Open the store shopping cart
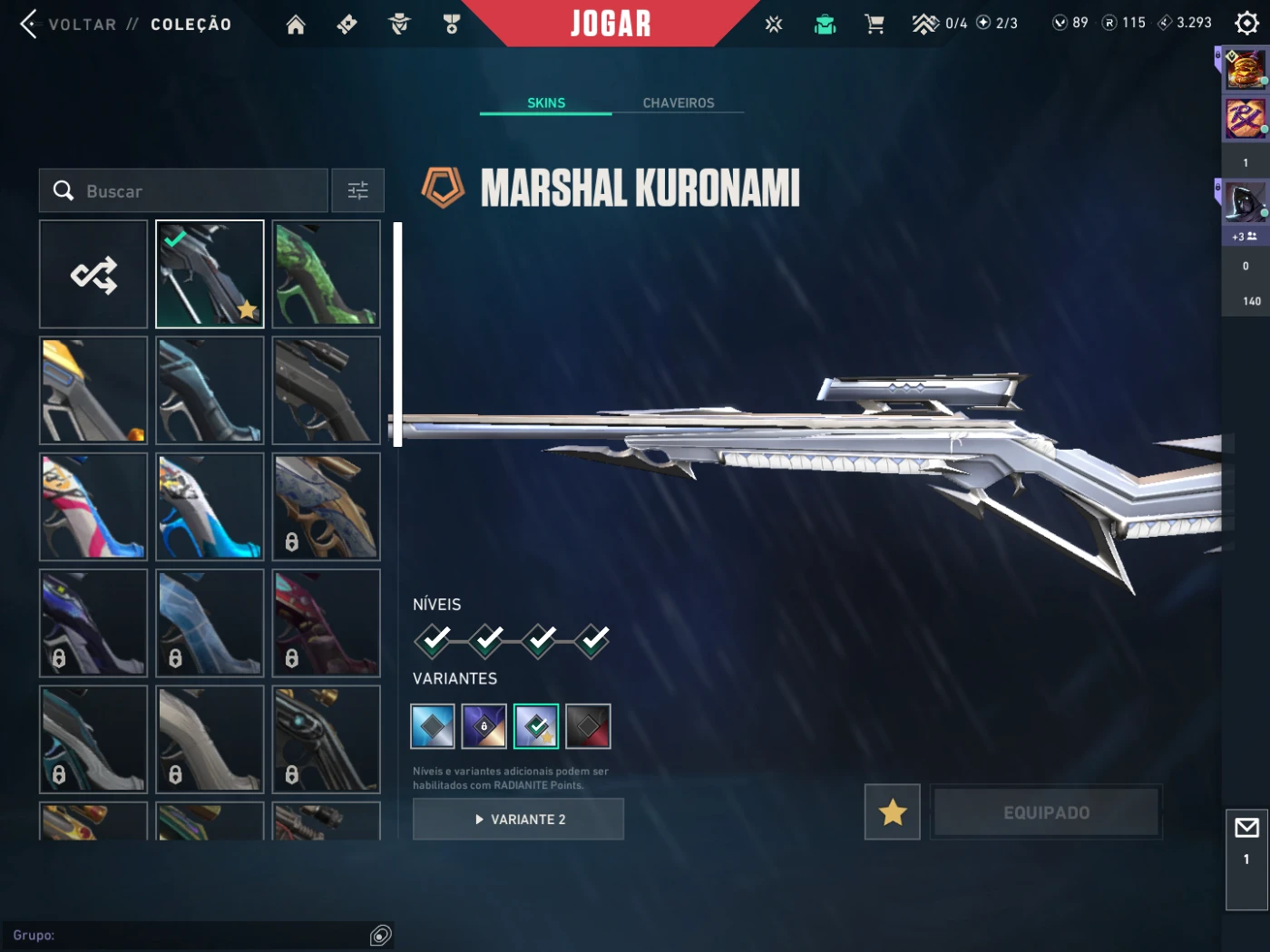The image size is (1270, 952). (874, 24)
